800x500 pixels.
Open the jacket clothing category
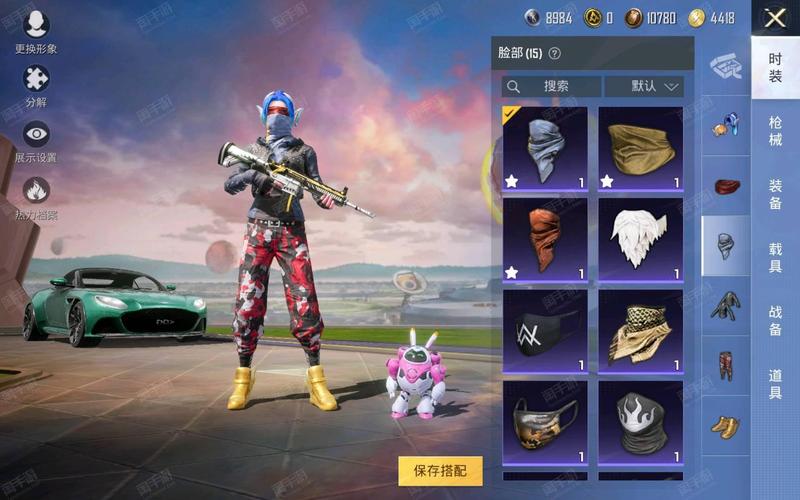click(725, 304)
